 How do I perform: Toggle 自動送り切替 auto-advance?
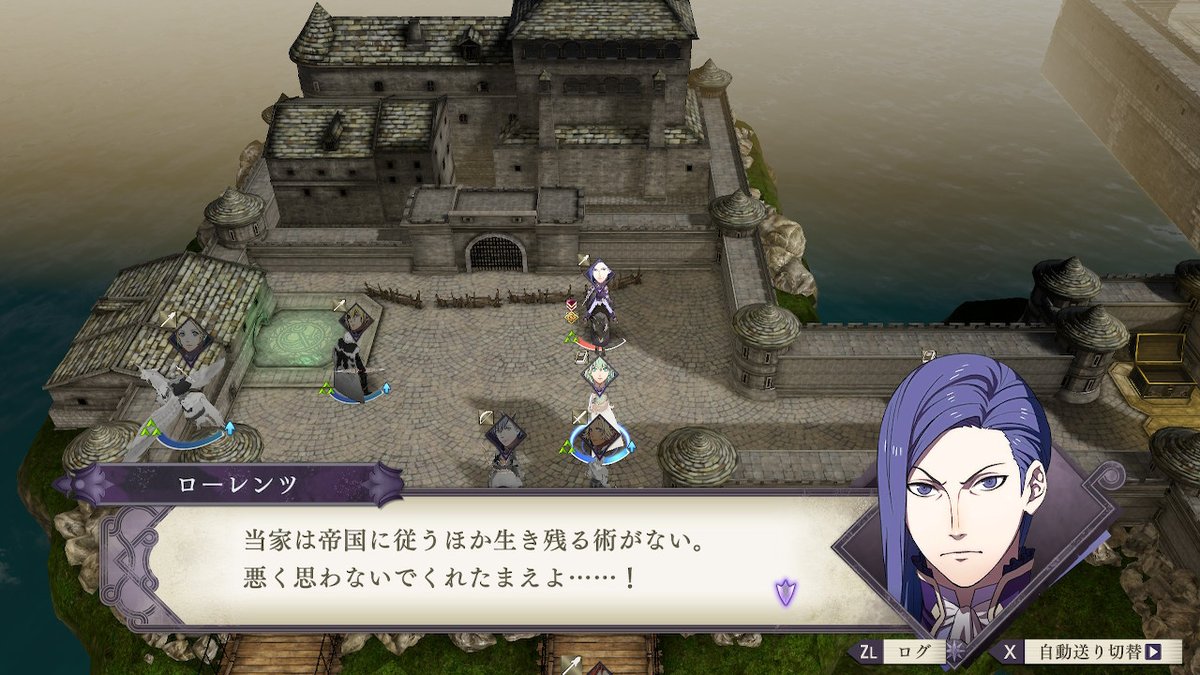pos(1087,652)
